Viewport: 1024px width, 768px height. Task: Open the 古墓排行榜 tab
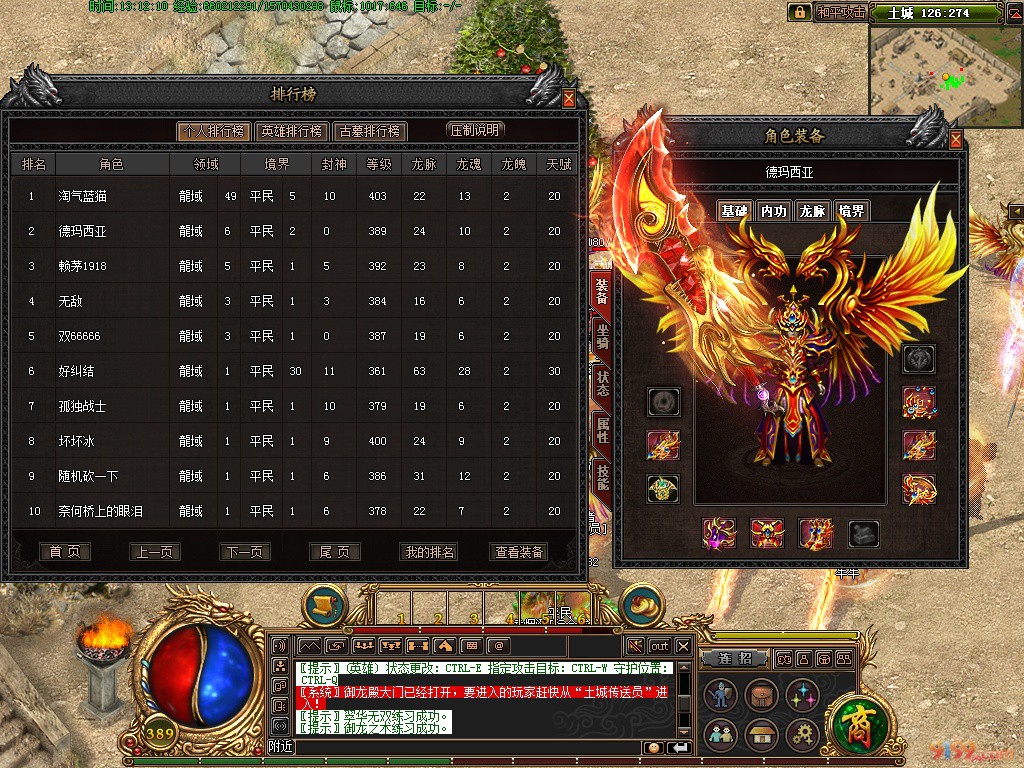[x=369, y=131]
